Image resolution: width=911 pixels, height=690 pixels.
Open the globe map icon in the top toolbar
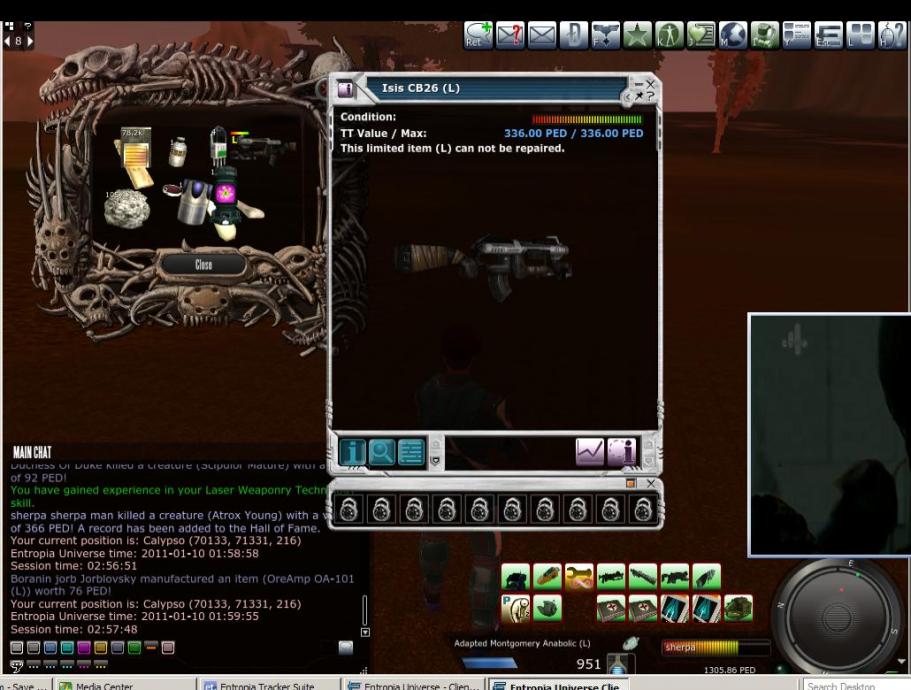point(733,35)
